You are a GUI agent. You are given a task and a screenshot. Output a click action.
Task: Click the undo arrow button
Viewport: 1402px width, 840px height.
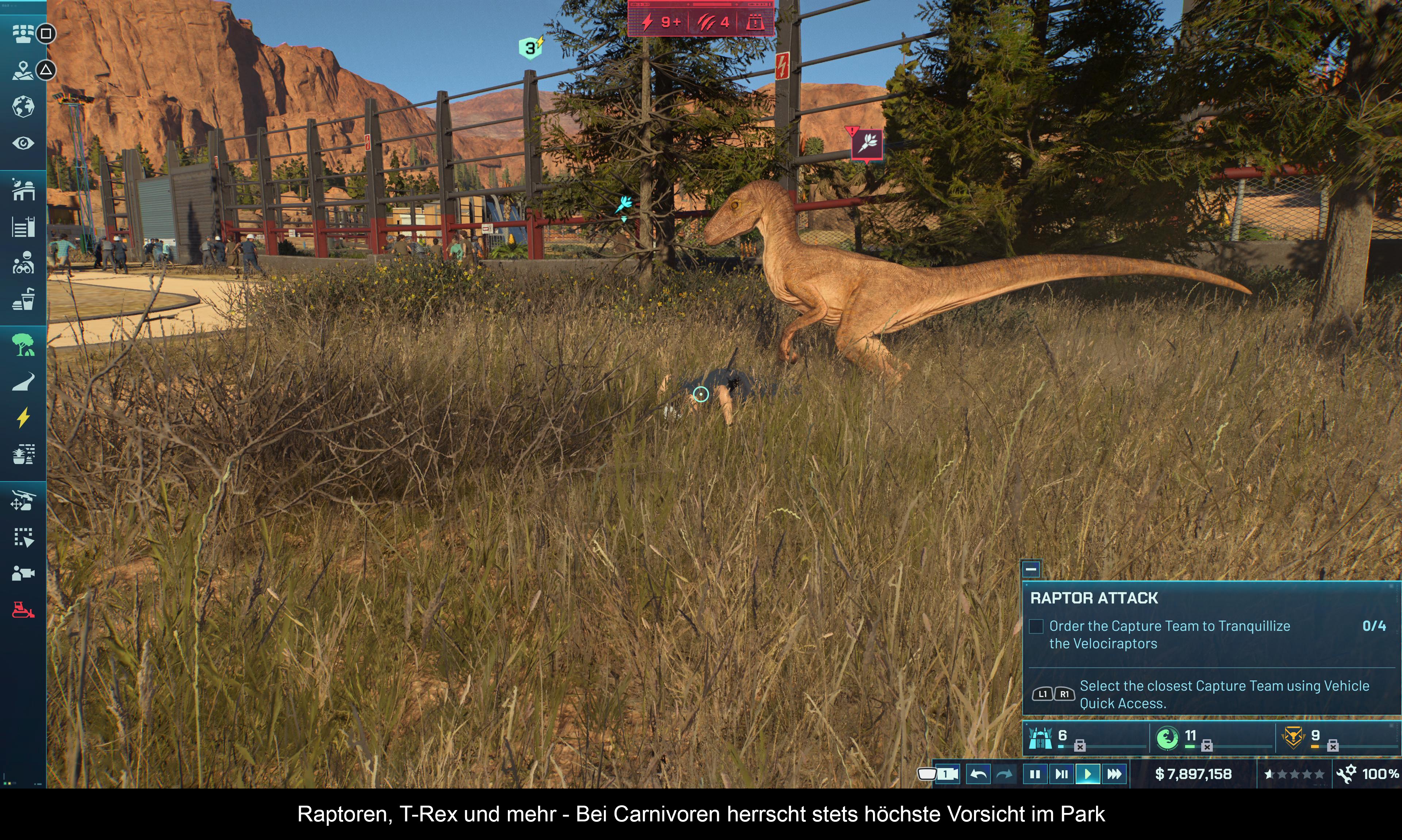coord(977,774)
